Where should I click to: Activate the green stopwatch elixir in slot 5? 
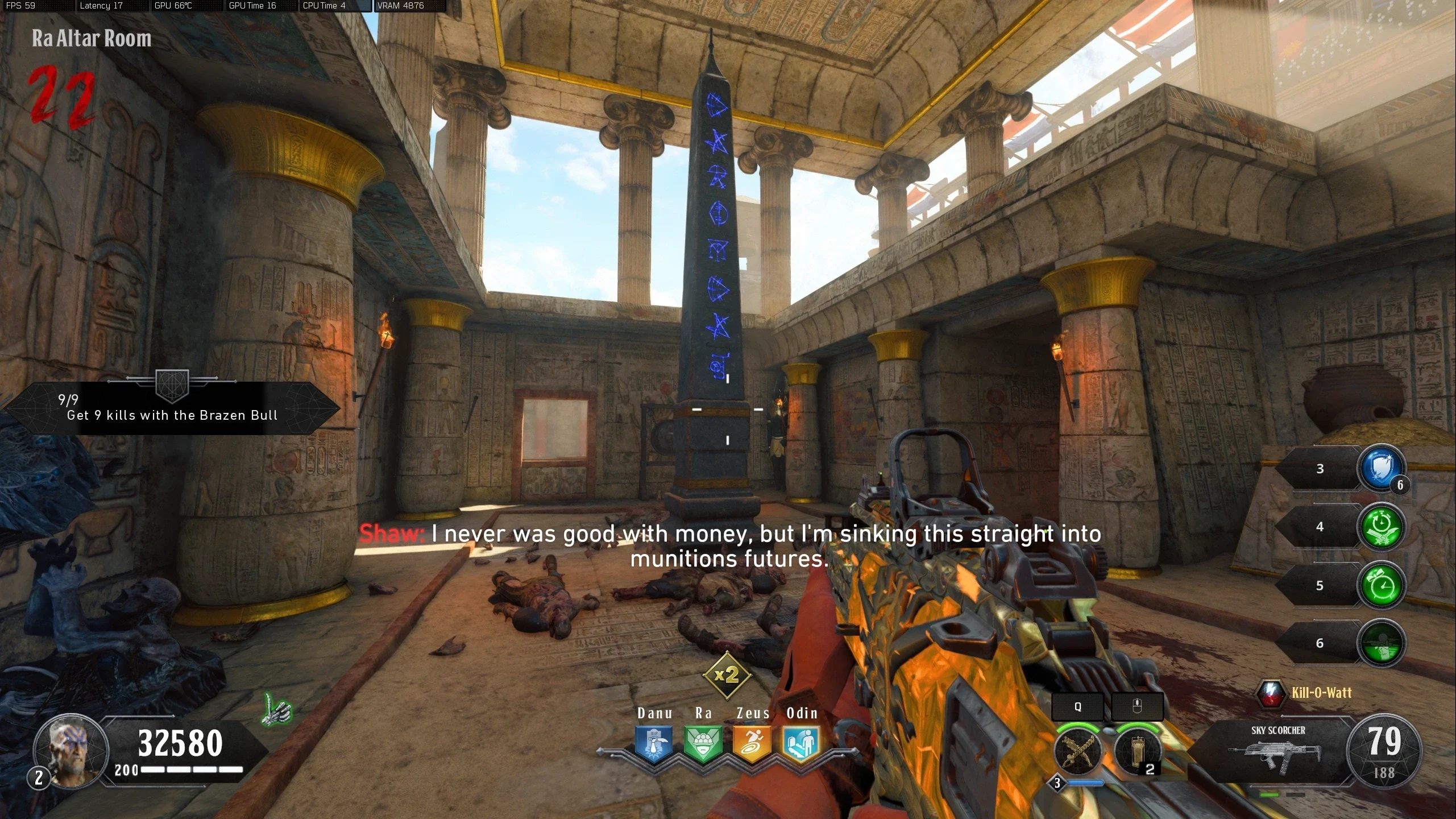1380,586
